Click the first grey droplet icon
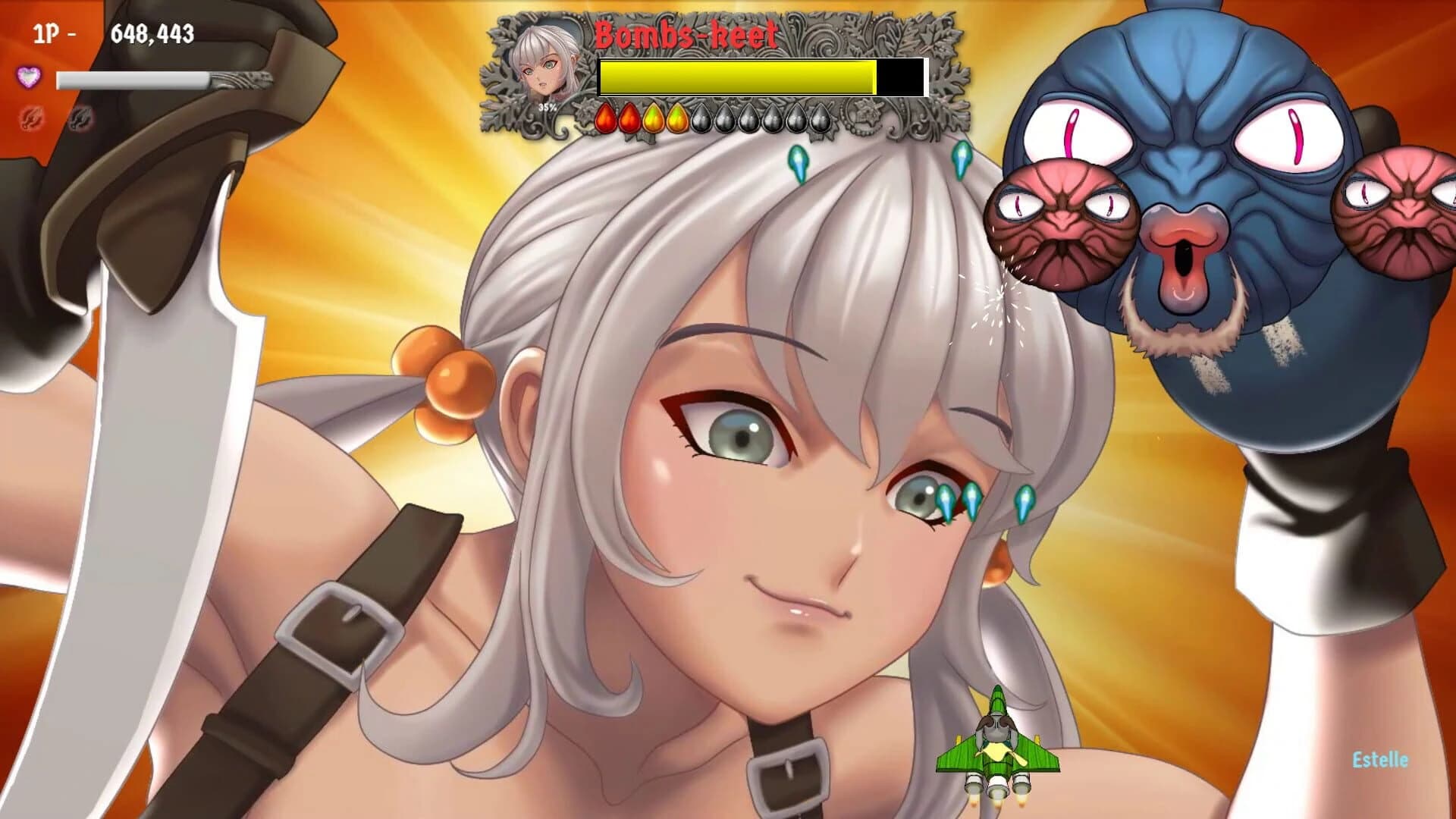This screenshot has width=1456, height=819. pos(701,118)
